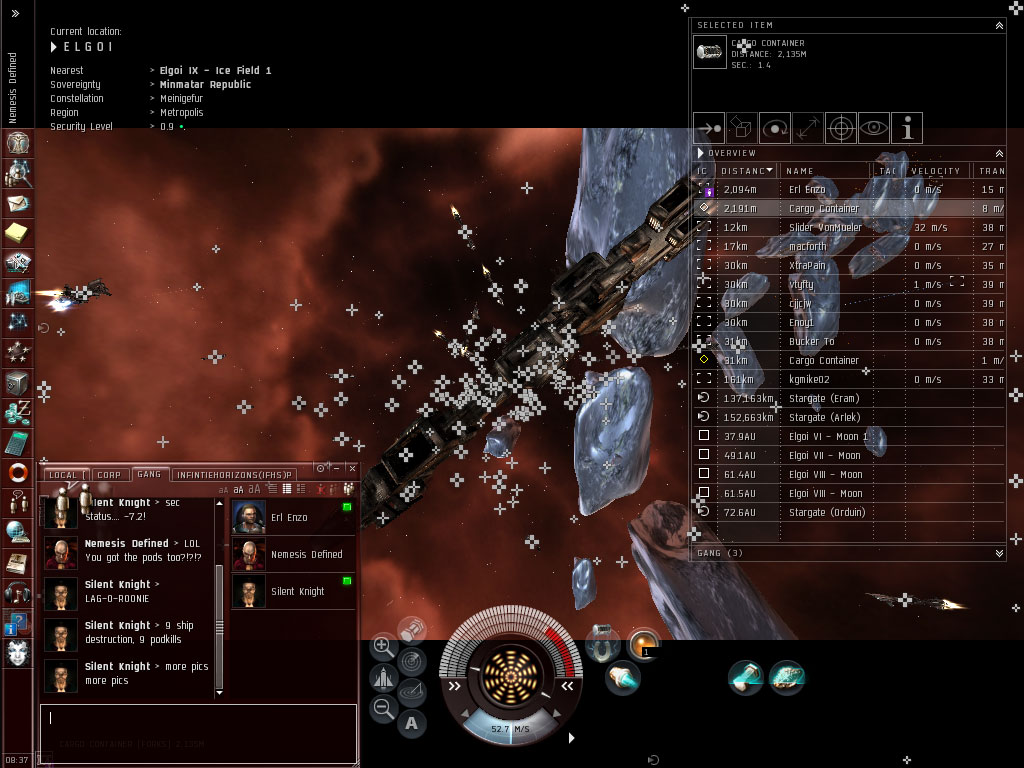Toggle the autopilot "A" button
This screenshot has height=768, width=1024.
pyautogui.click(x=411, y=723)
